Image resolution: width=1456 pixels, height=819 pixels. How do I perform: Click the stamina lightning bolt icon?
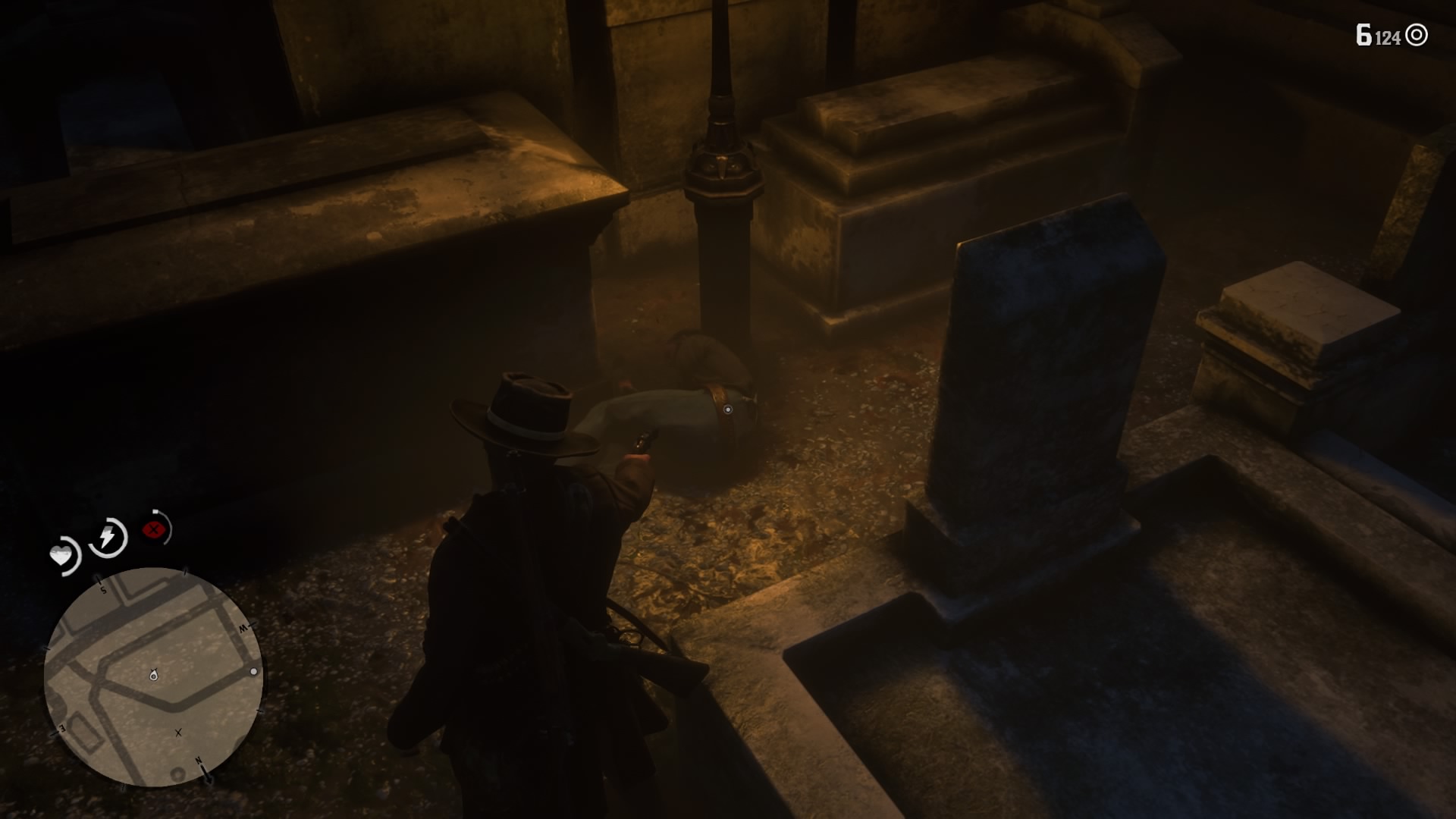[x=107, y=535]
